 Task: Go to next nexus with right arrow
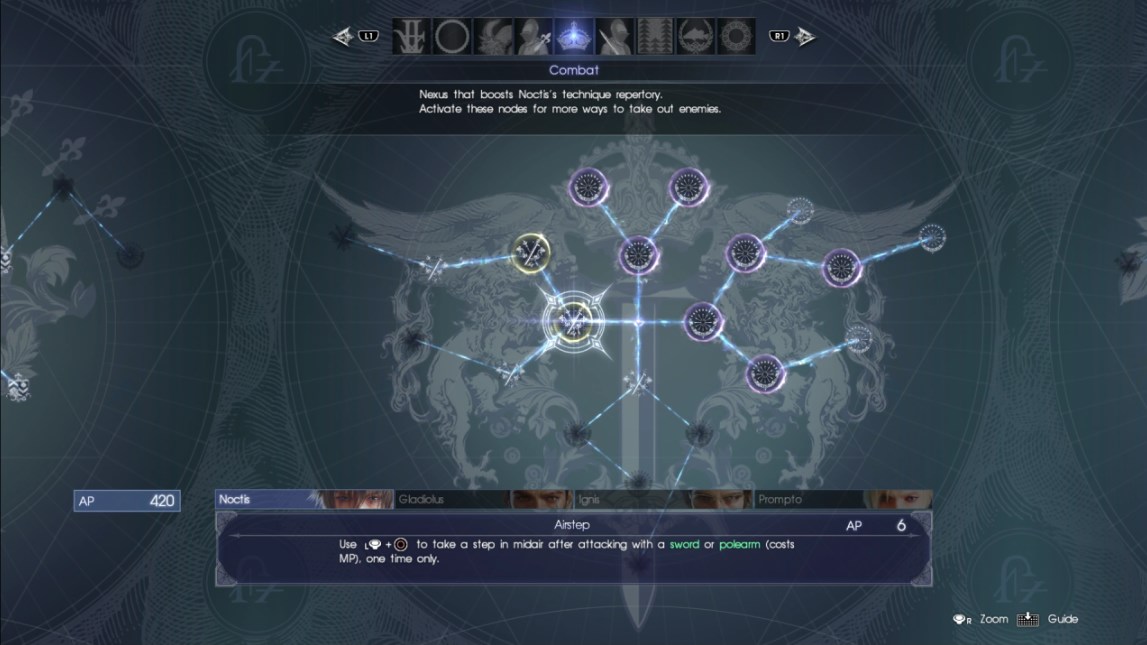click(x=805, y=37)
